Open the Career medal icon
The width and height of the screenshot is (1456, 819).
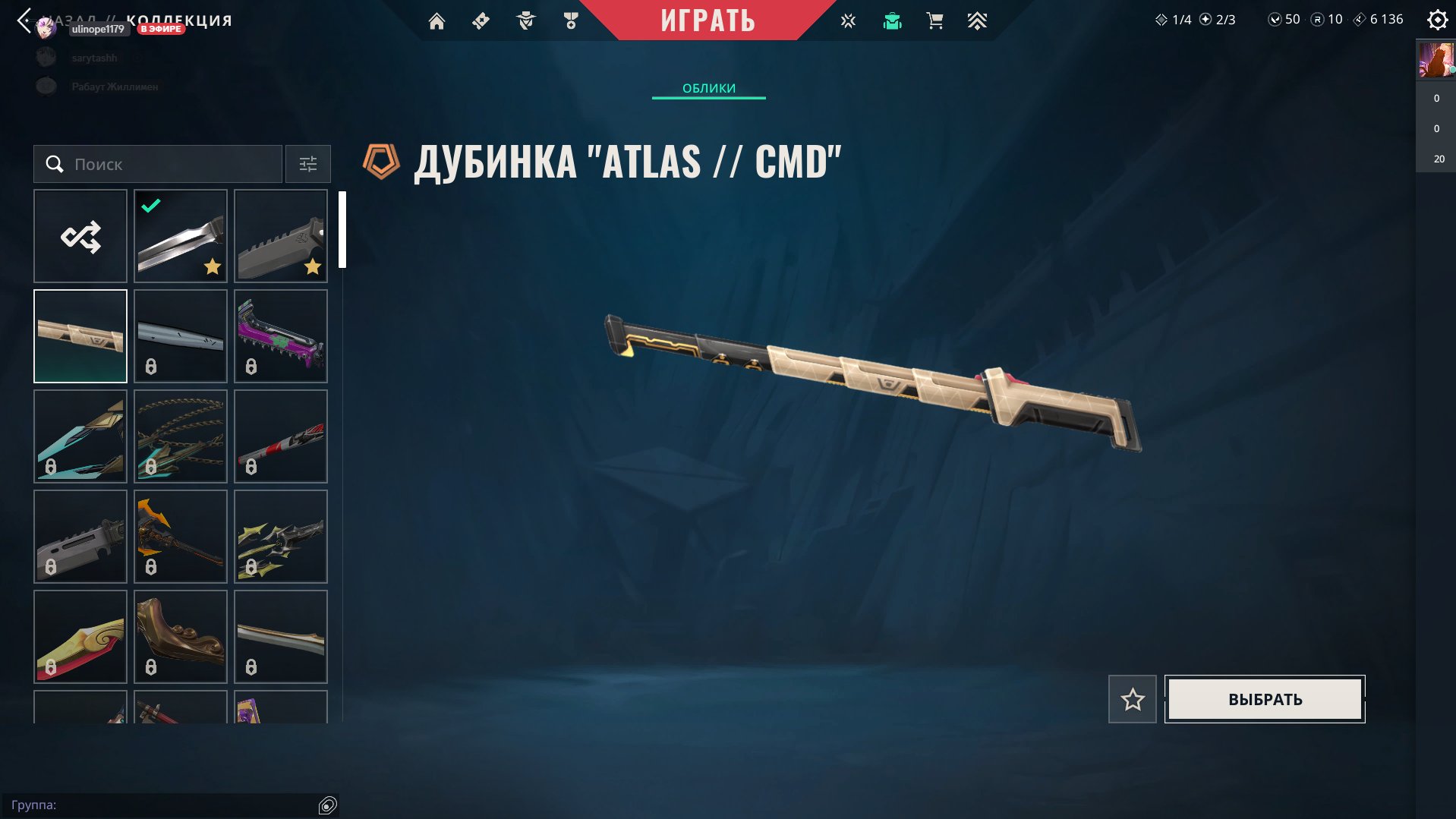point(571,20)
